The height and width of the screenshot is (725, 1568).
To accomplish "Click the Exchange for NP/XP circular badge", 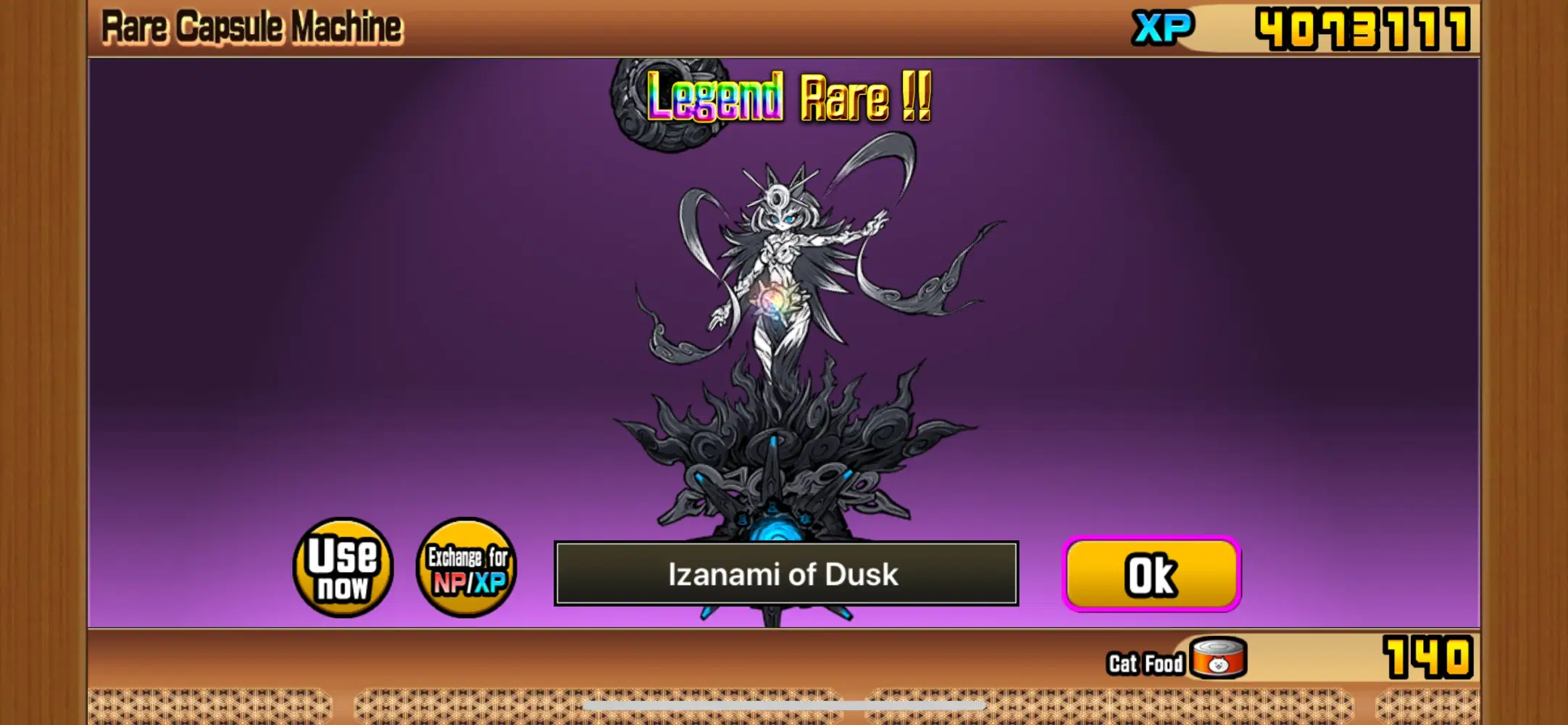I will [467, 569].
